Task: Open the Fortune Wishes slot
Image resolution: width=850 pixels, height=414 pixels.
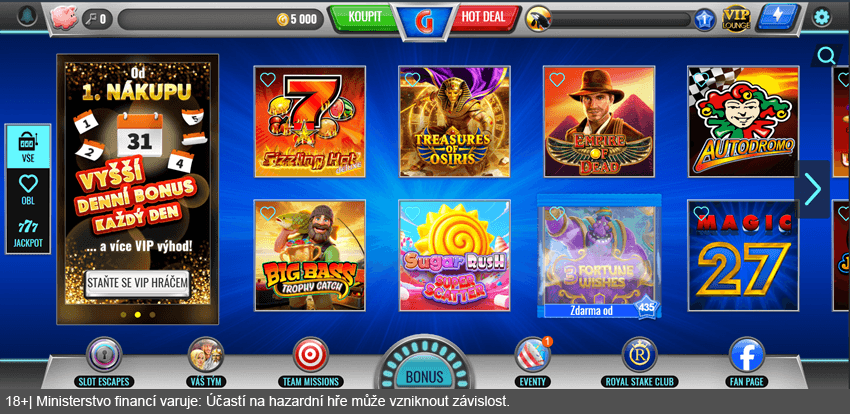Action: 599,255
